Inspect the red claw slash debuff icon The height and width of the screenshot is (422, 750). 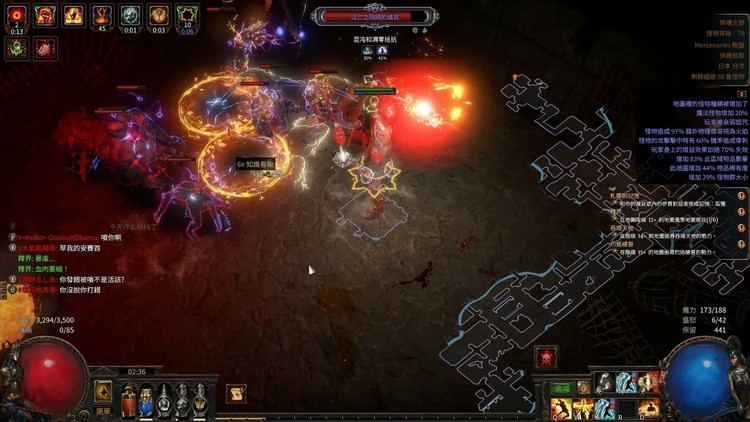click(x=45, y=46)
